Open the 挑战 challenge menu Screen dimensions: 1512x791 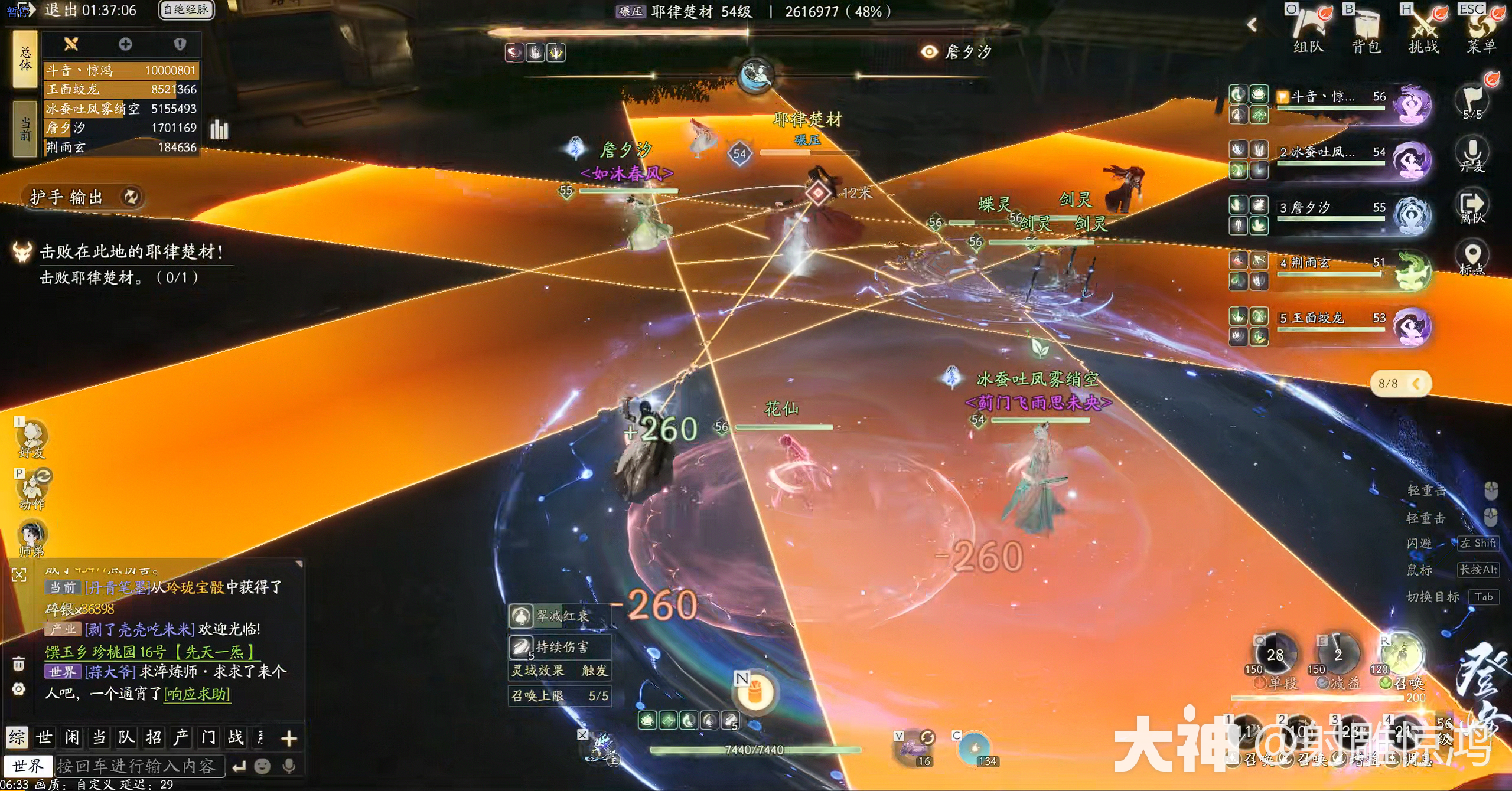click(1423, 30)
